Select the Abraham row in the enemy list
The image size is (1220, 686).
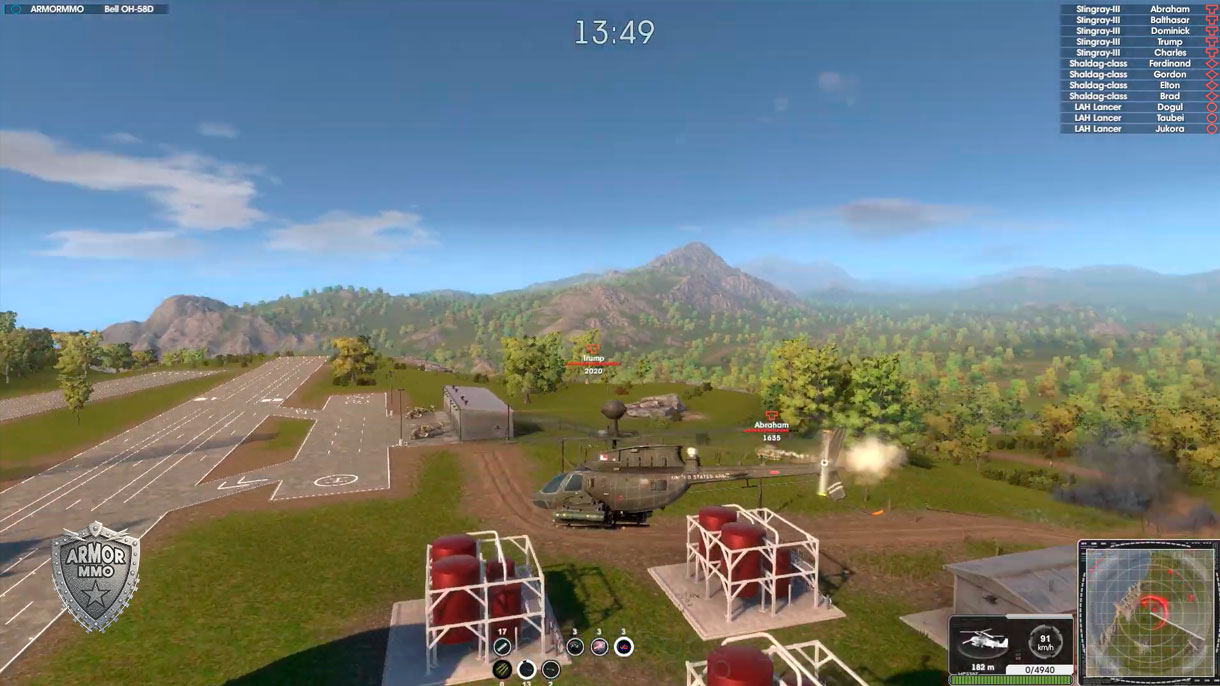click(x=1138, y=9)
